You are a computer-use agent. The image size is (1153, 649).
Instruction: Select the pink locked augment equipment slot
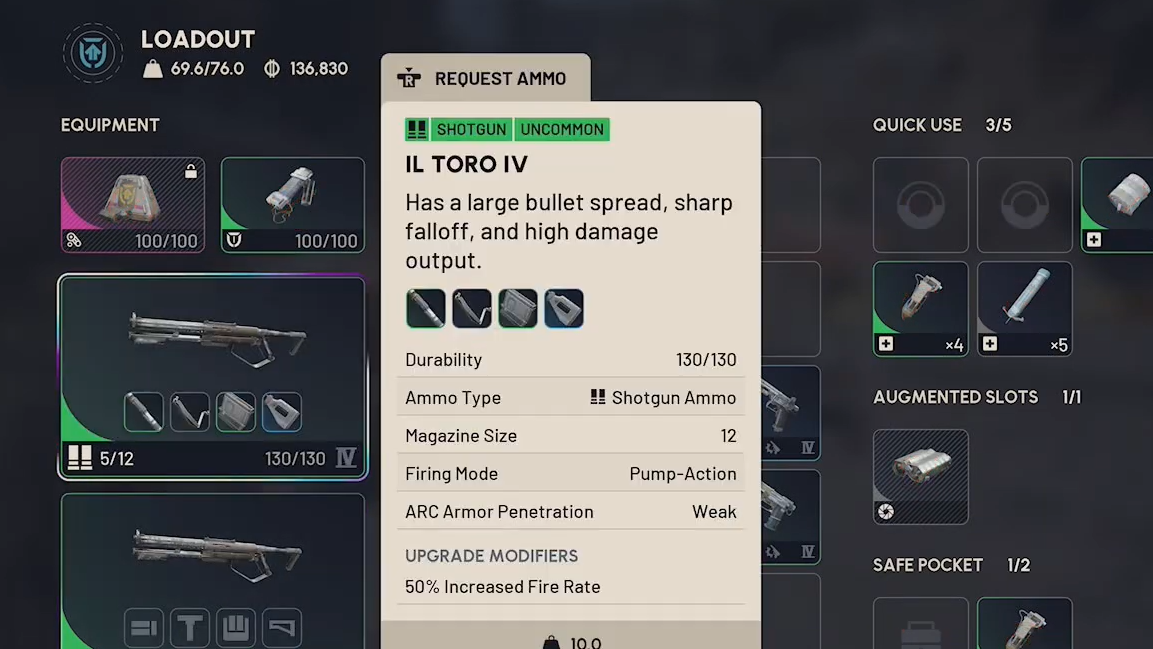(x=133, y=205)
